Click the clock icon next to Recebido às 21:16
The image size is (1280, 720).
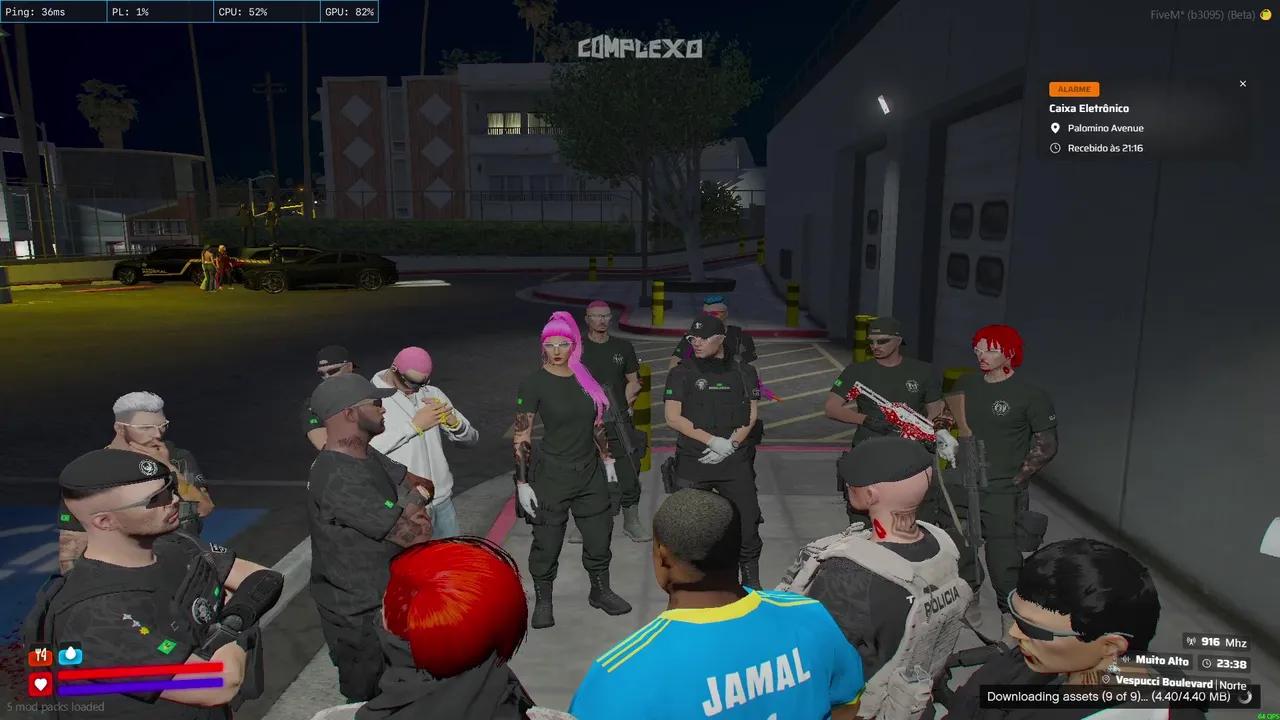pyautogui.click(x=1054, y=147)
